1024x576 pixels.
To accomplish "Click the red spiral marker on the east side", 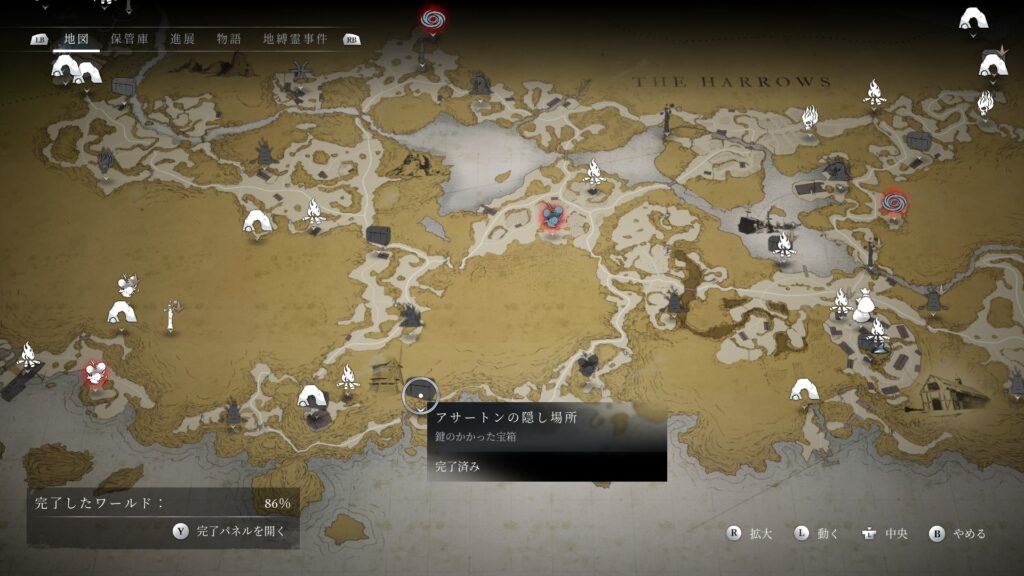I will coord(892,204).
